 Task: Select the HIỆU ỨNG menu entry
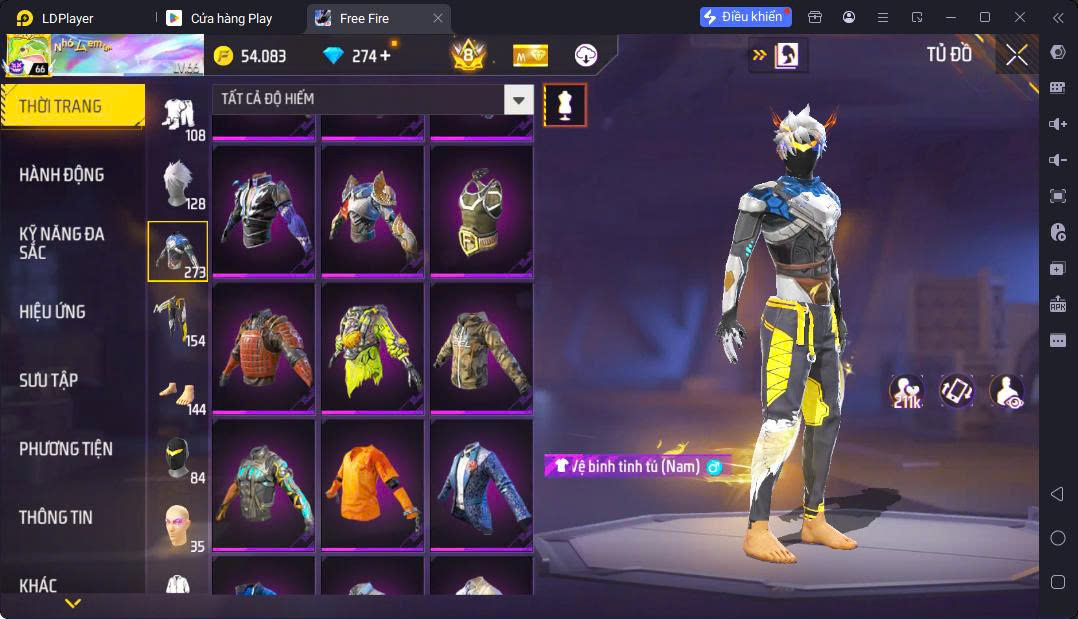tap(52, 312)
